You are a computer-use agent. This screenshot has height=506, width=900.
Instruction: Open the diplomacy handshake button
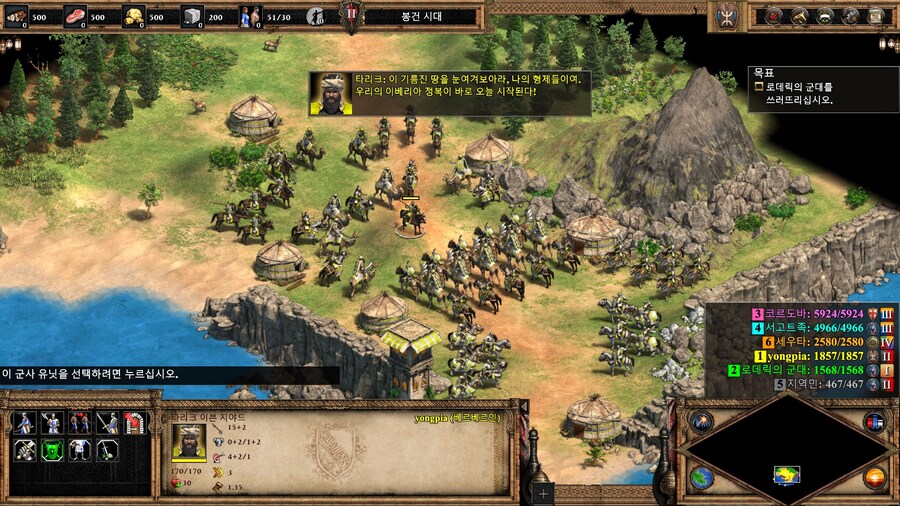801,15
